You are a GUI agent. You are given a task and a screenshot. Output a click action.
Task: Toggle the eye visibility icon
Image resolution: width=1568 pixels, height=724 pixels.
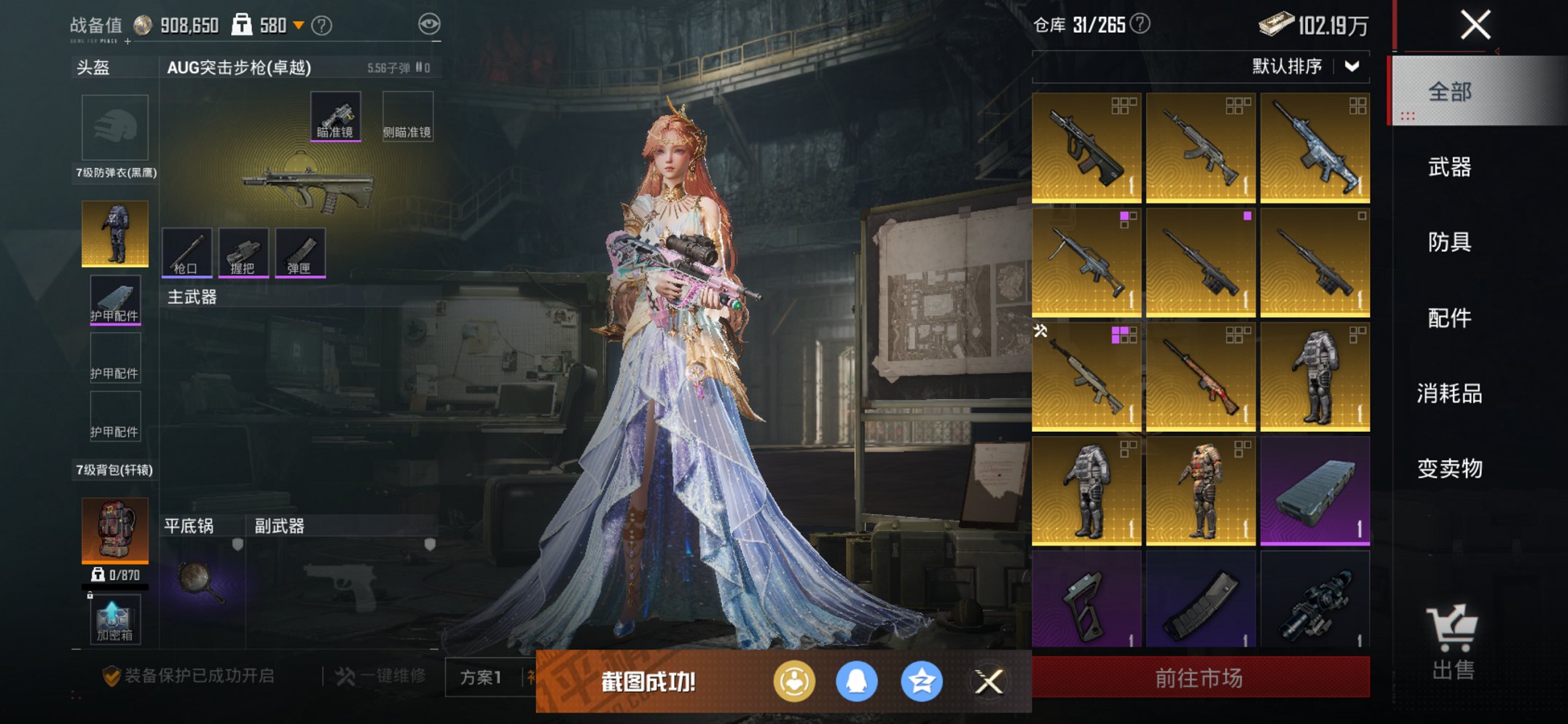point(429,25)
